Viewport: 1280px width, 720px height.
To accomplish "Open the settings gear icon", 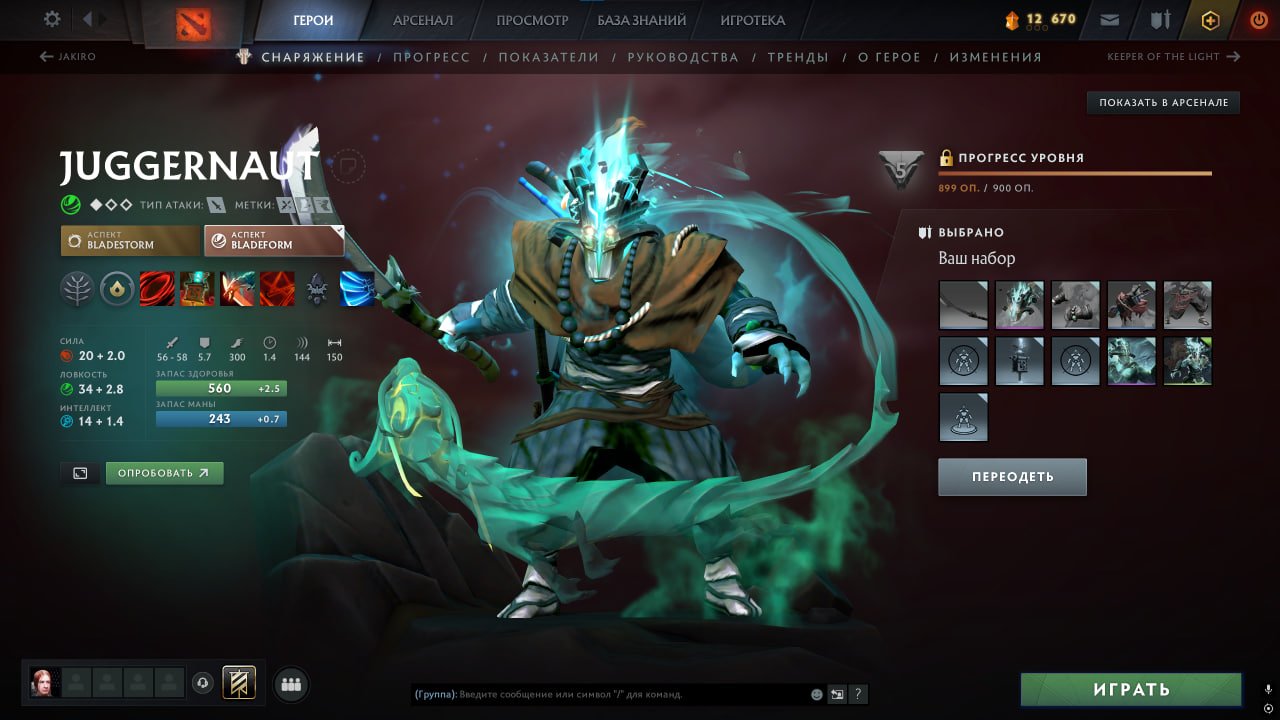I will click(53, 18).
